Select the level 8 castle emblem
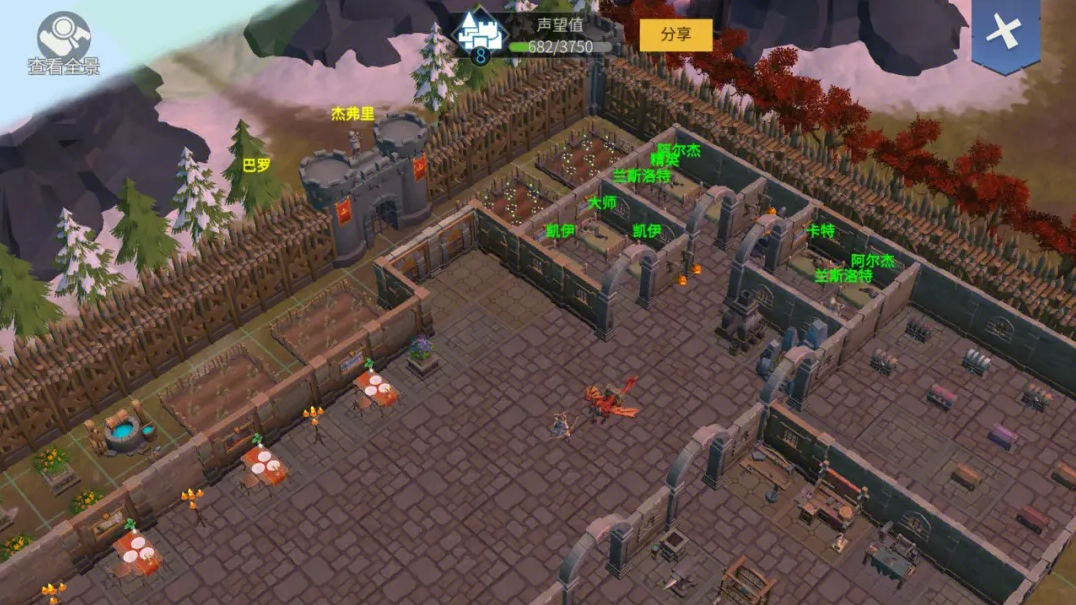The width and height of the screenshot is (1076, 605). click(479, 35)
